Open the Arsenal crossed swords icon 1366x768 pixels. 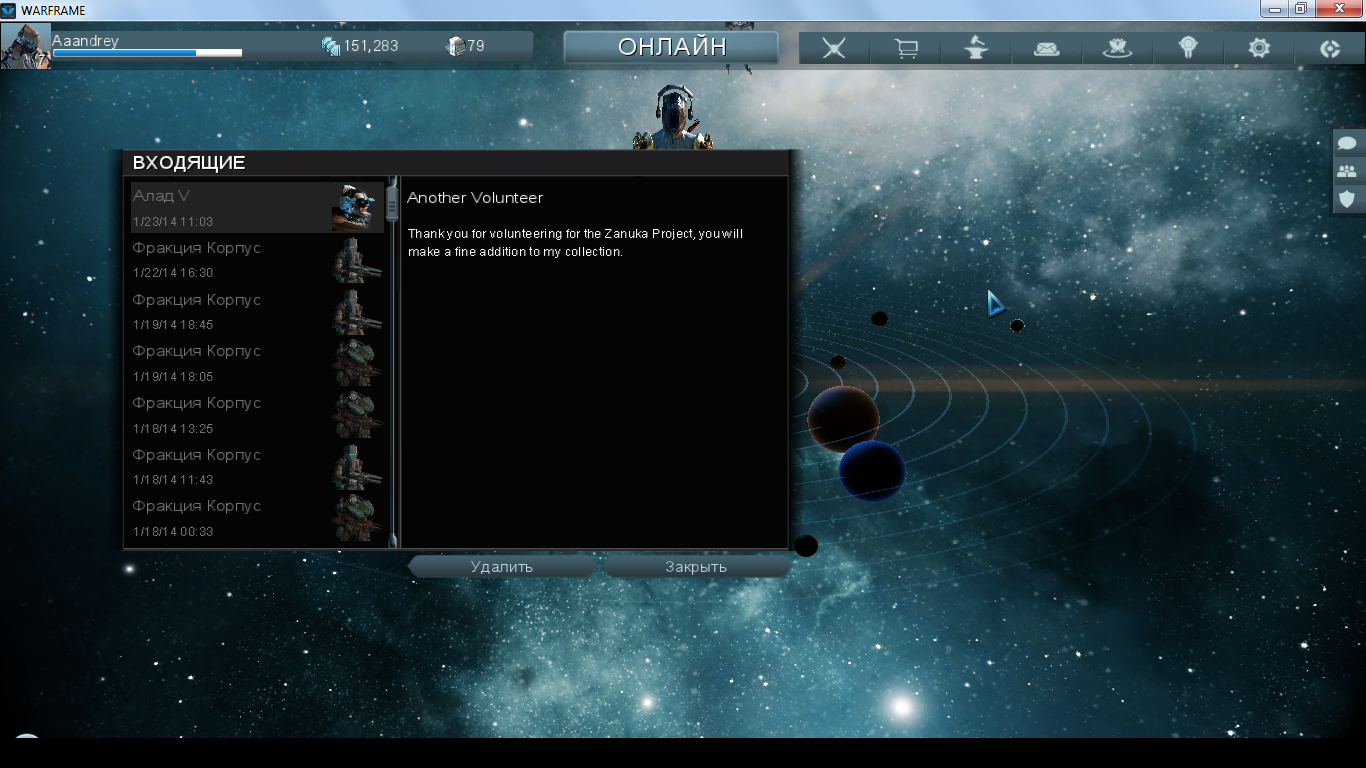coord(834,48)
